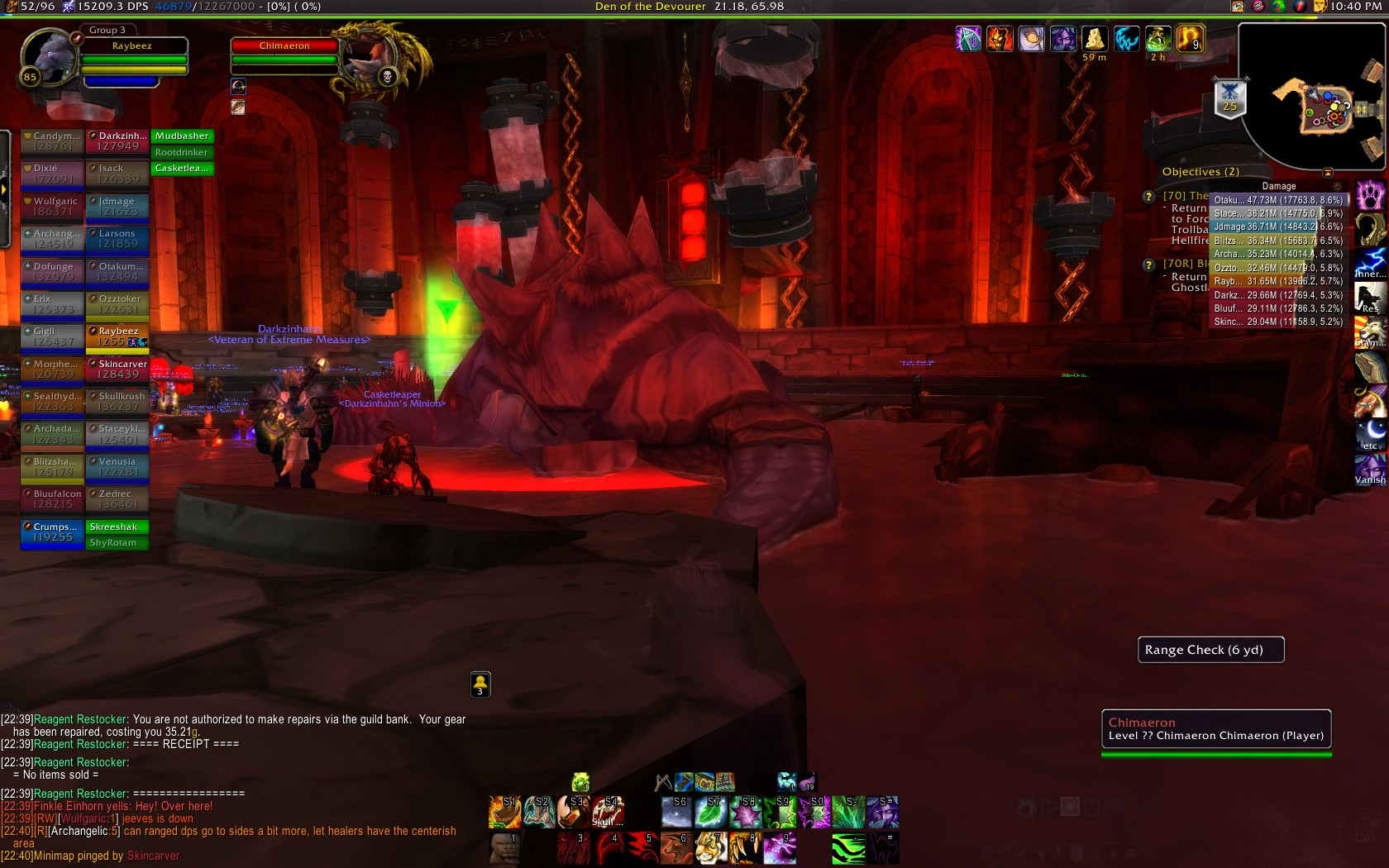The image size is (1389, 868).
Task: Click the cheese food buff icon
Action: point(1094,39)
